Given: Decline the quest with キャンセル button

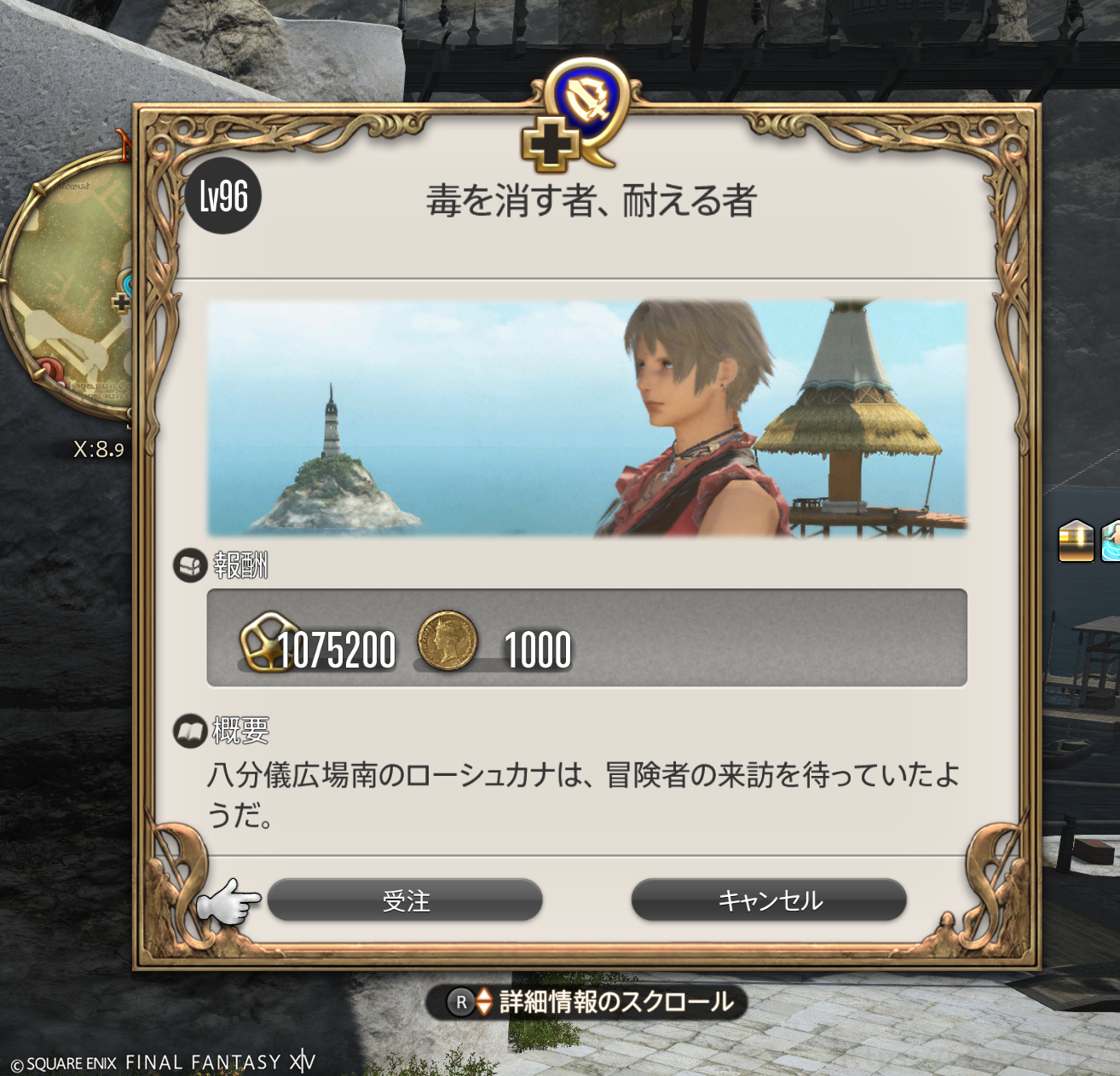Looking at the screenshot, I should [x=769, y=900].
